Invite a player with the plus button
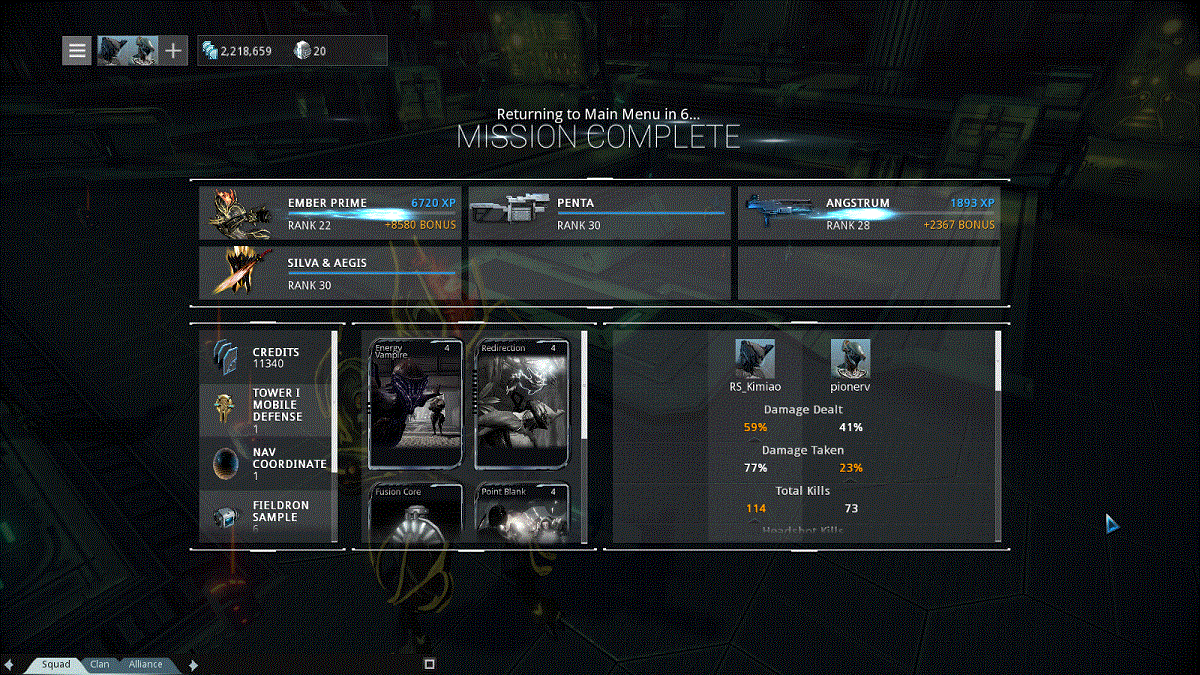The image size is (1200, 675). tap(173, 50)
